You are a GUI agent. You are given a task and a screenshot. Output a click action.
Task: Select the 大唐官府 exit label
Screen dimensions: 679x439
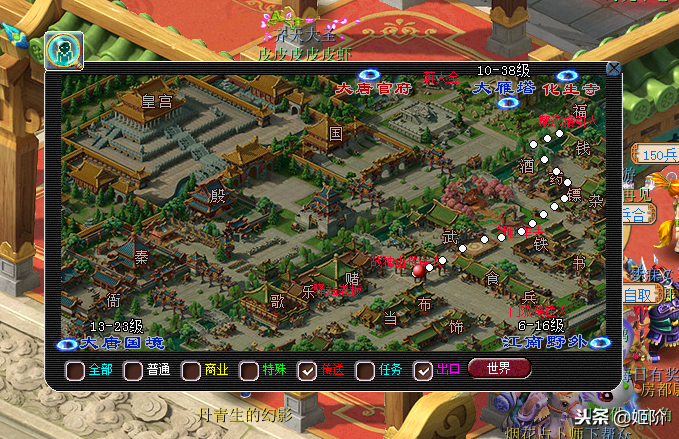coord(372,88)
